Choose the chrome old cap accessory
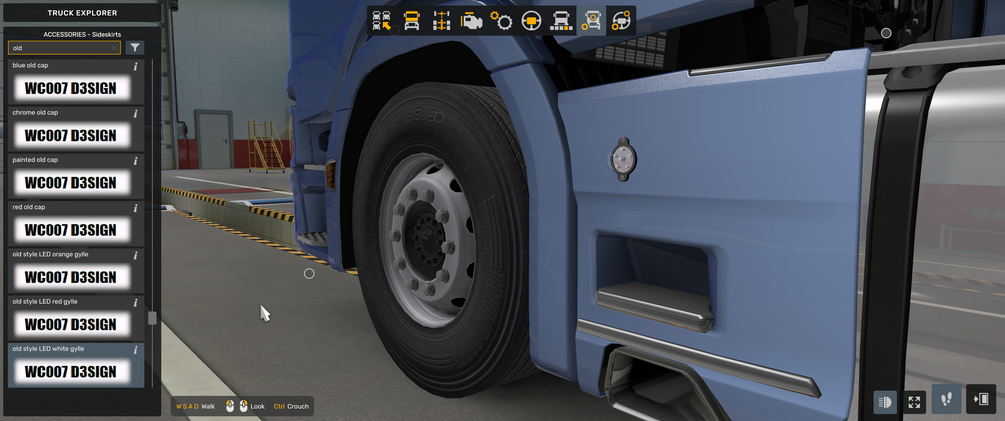The height and width of the screenshot is (421, 1005). (x=70, y=135)
